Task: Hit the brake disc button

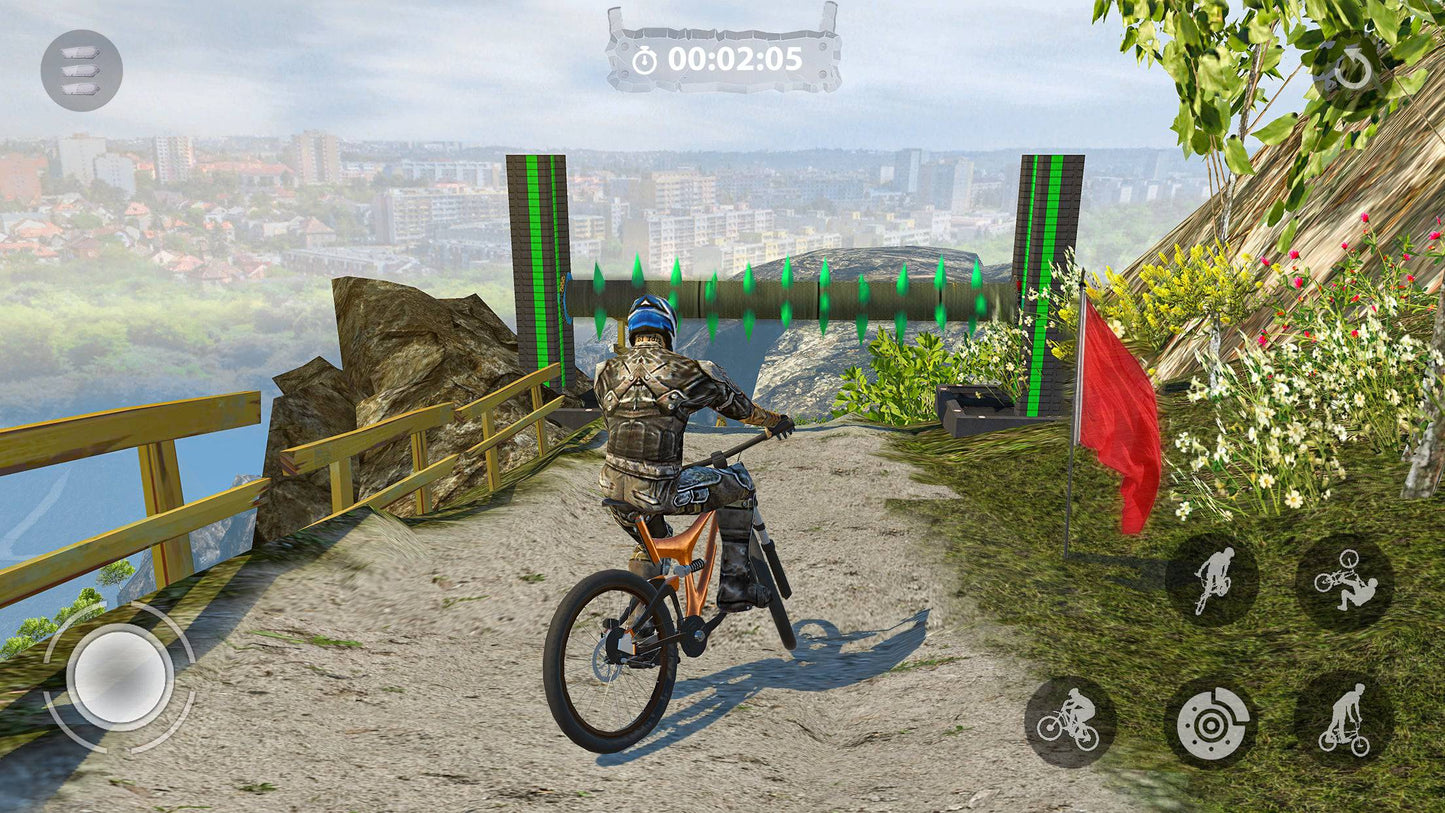Action: coord(1212,722)
